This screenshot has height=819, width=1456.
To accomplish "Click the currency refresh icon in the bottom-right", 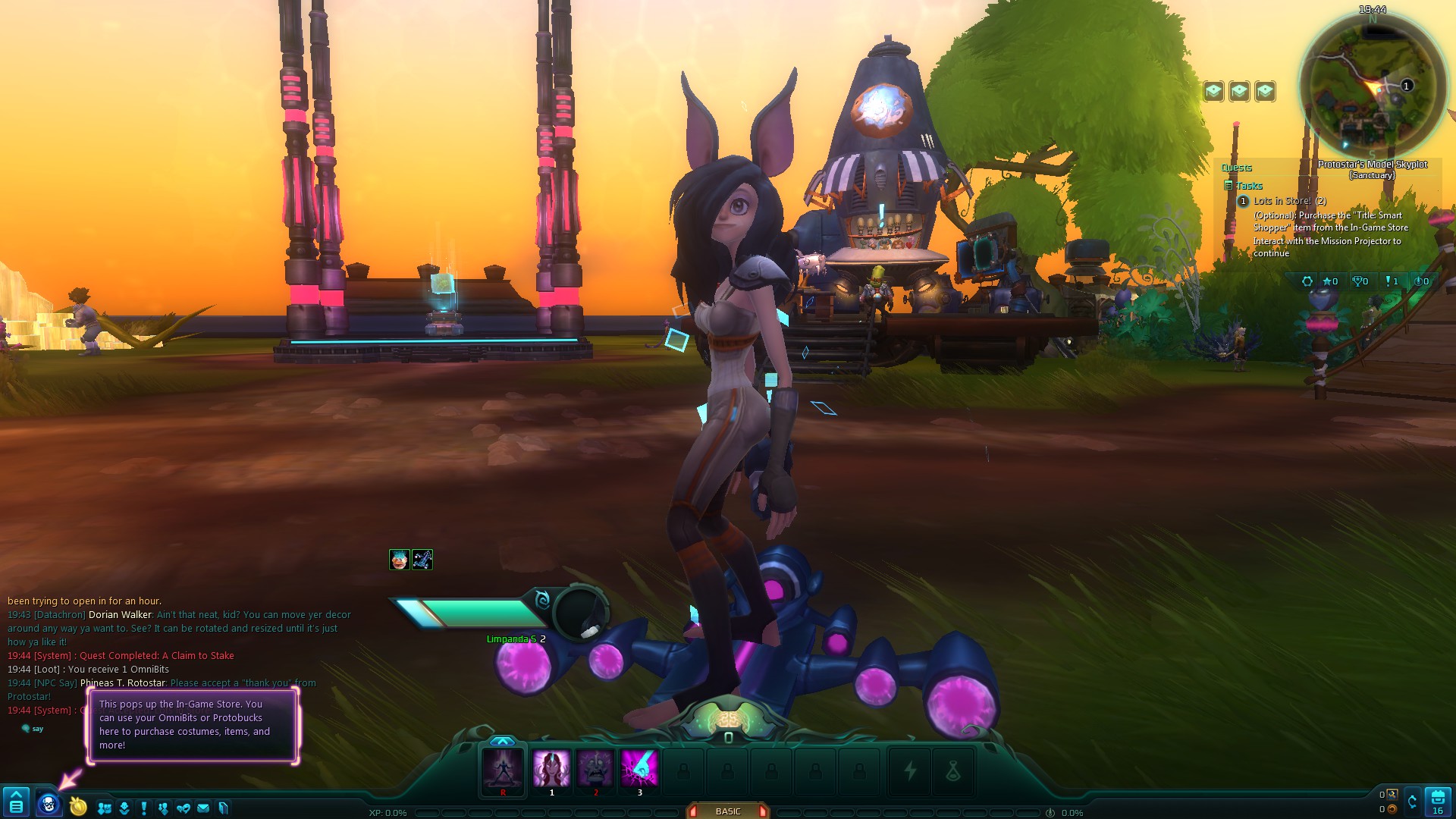I will (1412, 802).
